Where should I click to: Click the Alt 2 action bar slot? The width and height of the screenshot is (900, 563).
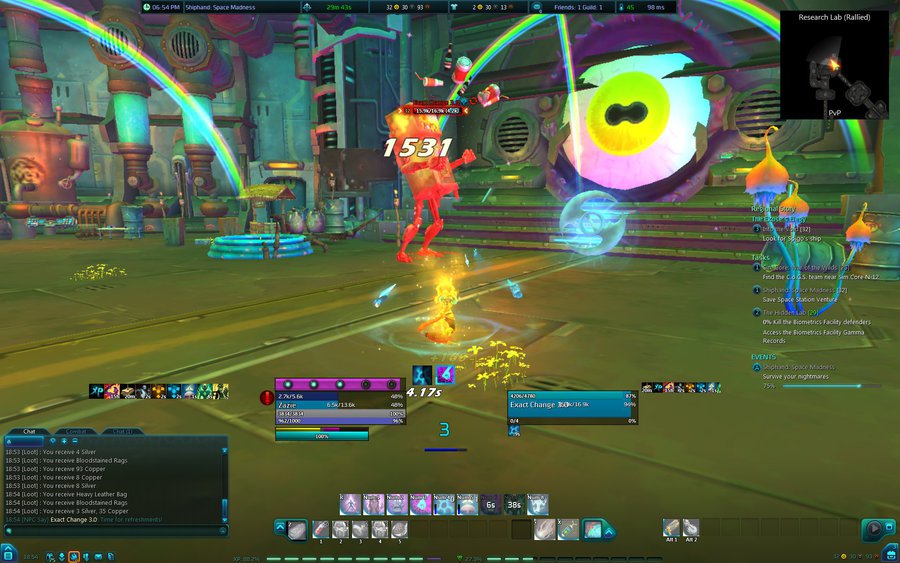coord(691,527)
